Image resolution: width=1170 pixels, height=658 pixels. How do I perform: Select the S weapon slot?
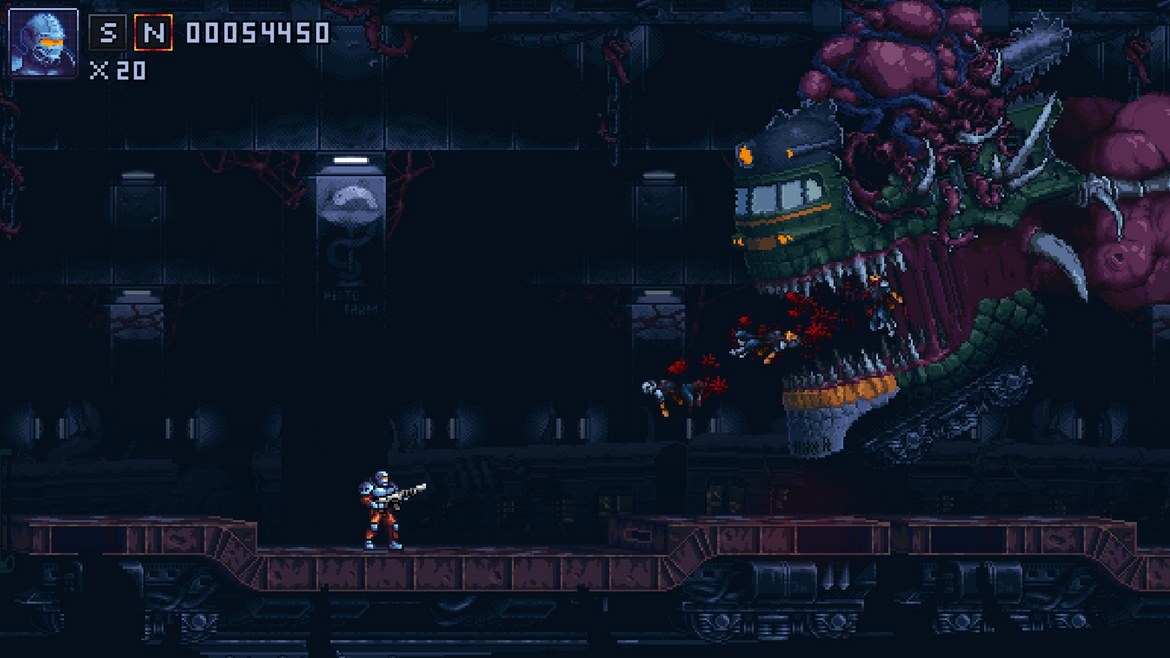click(107, 32)
